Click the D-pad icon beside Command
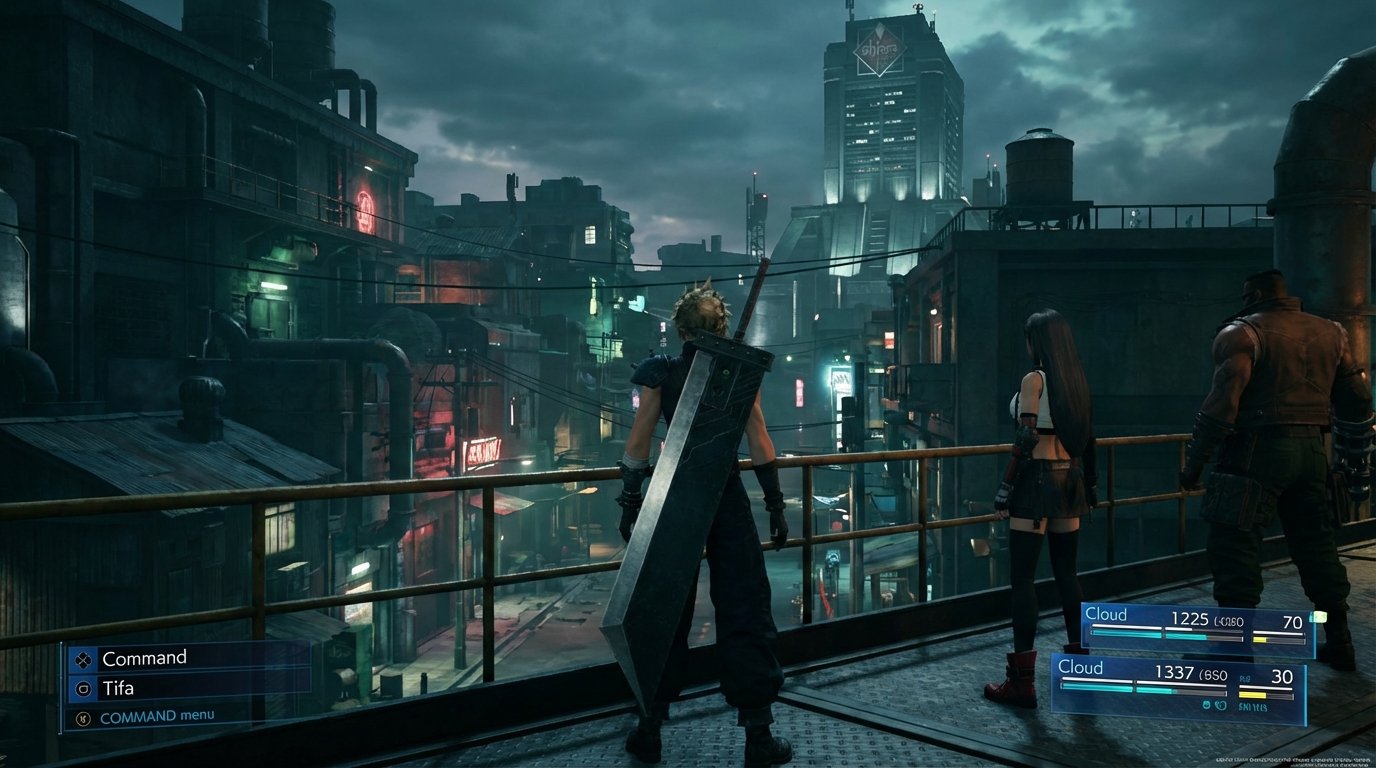Viewport: 1376px width, 768px height. click(84, 659)
